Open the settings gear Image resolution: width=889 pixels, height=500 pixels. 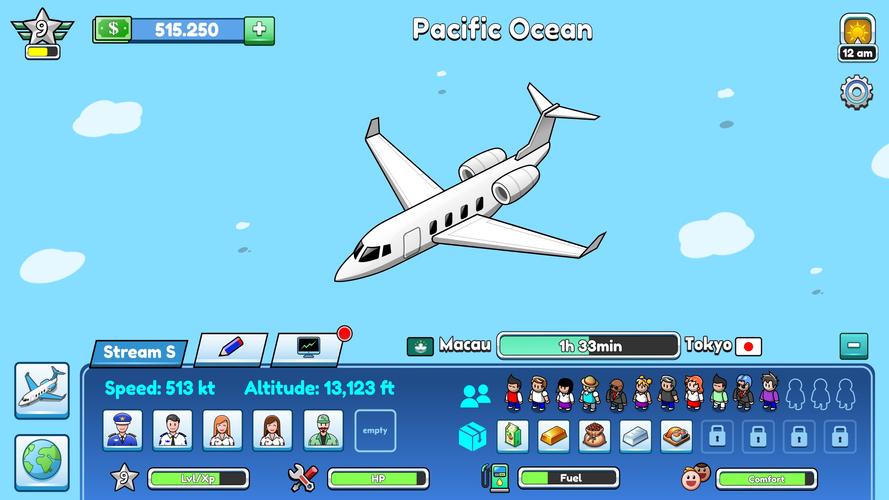pyautogui.click(x=857, y=93)
